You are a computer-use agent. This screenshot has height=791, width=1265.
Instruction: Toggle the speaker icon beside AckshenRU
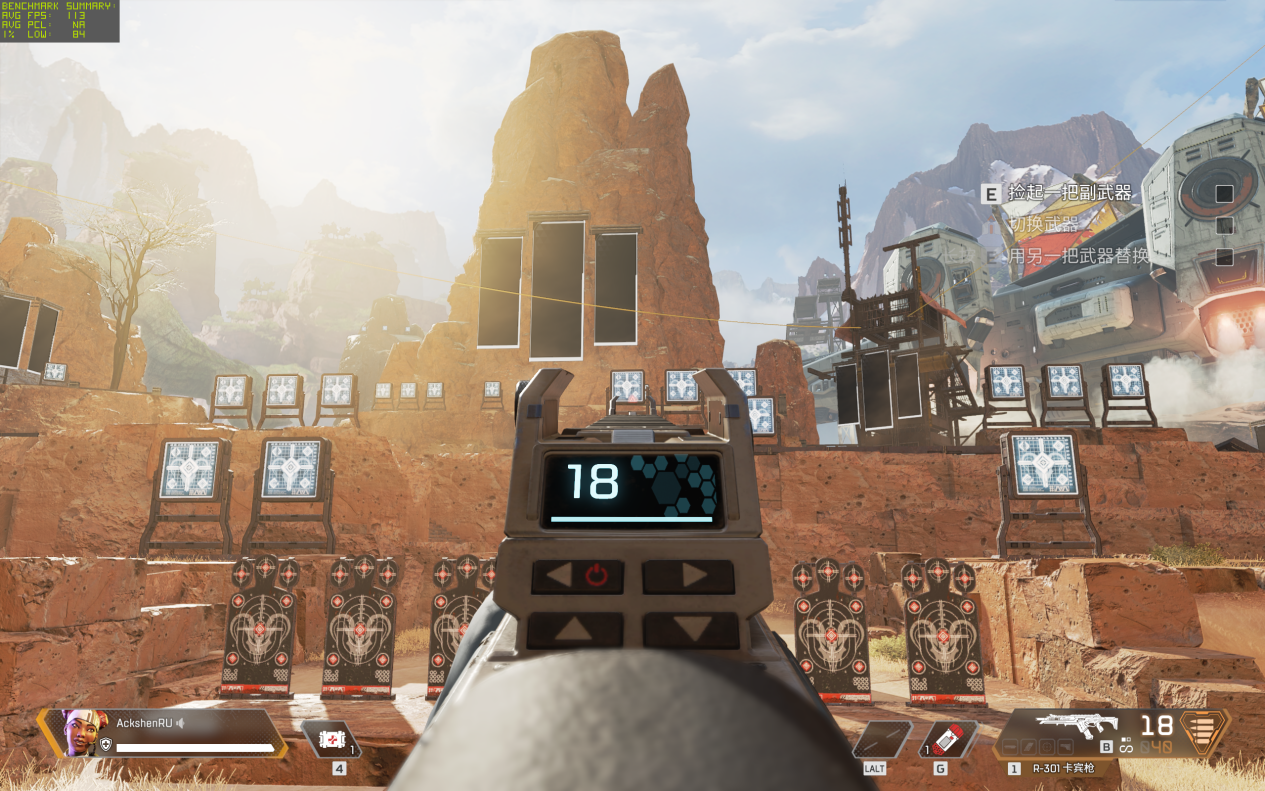[x=183, y=722]
